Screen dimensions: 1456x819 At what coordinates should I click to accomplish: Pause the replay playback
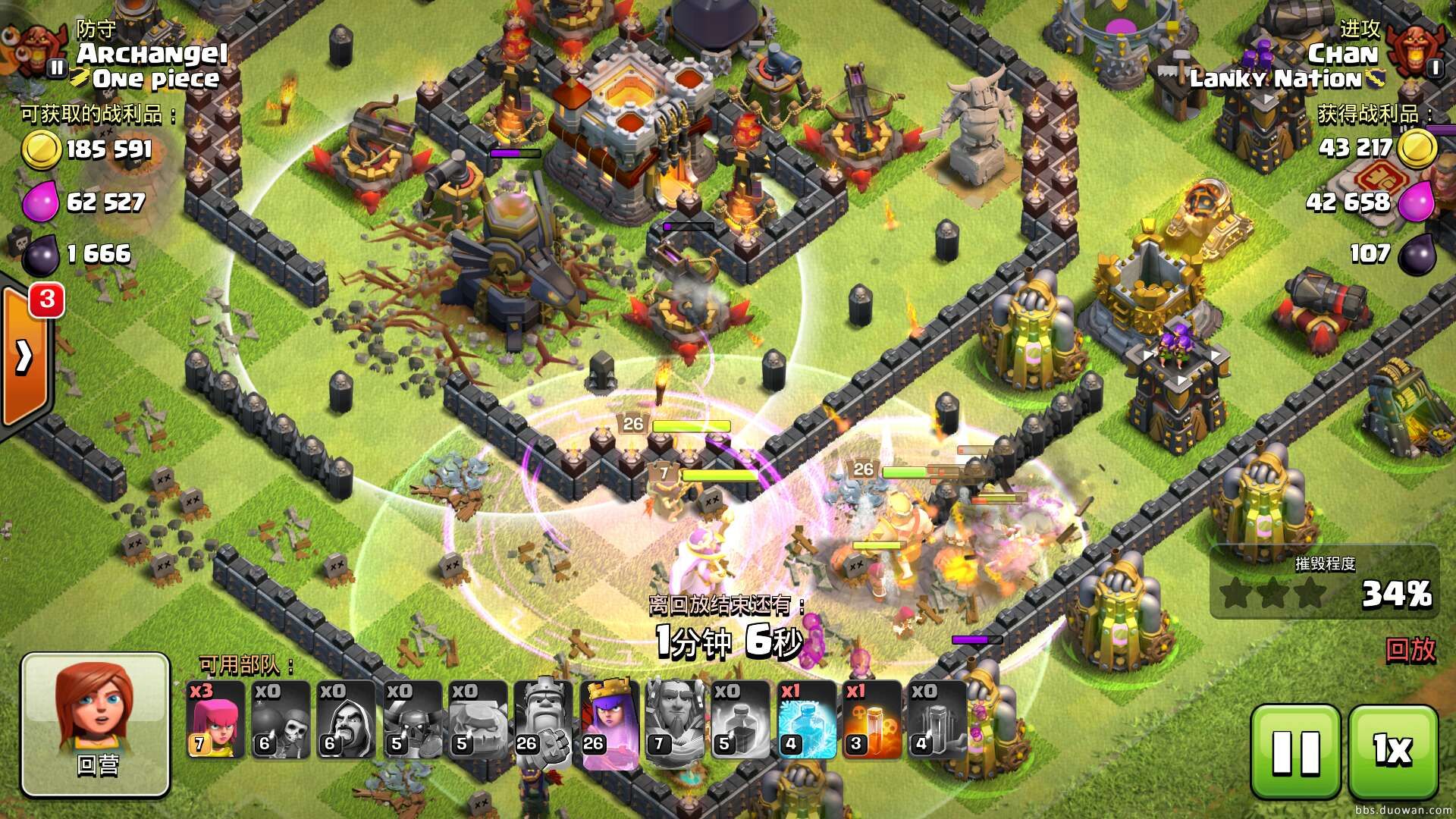pos(1294,752)
